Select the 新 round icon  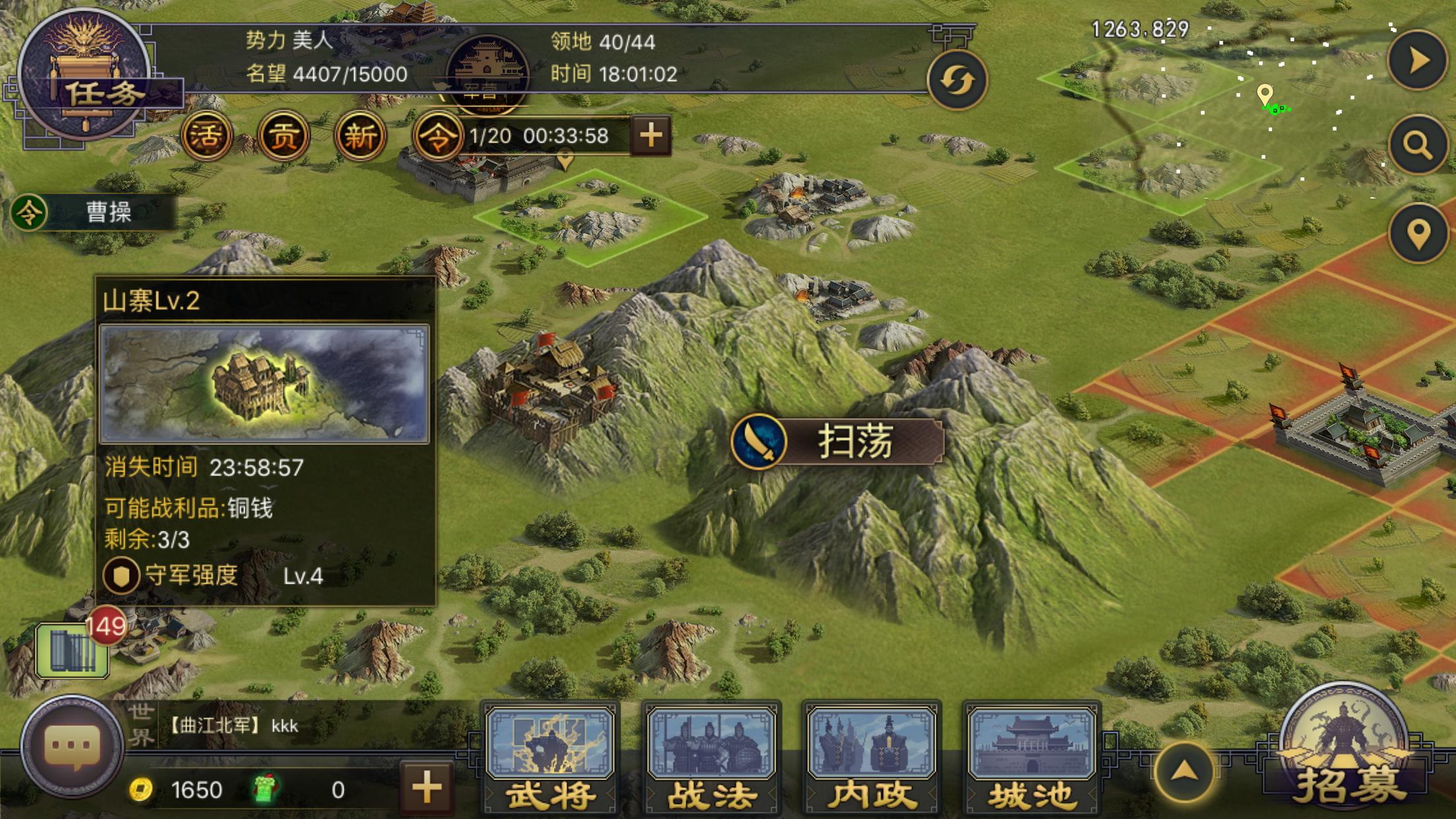coord(360,136)
